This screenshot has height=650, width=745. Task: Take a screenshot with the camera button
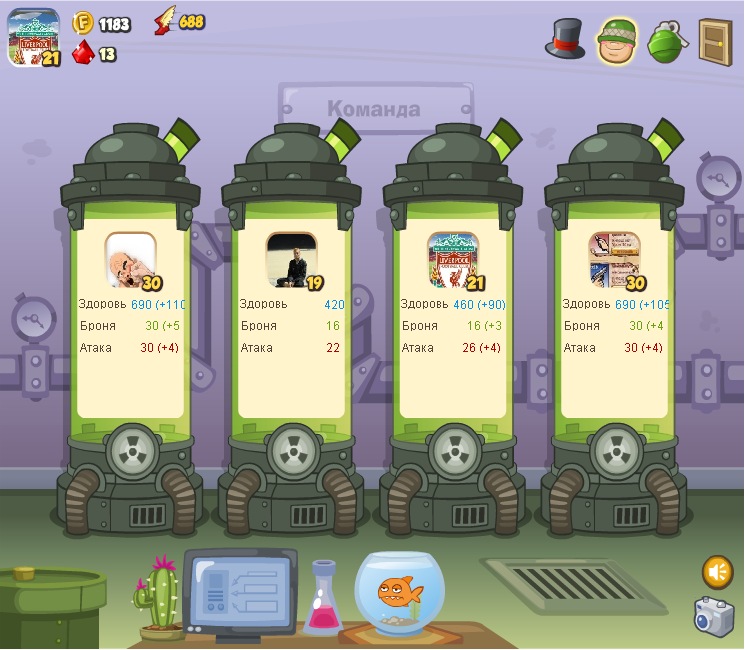(x=714, y=616)
